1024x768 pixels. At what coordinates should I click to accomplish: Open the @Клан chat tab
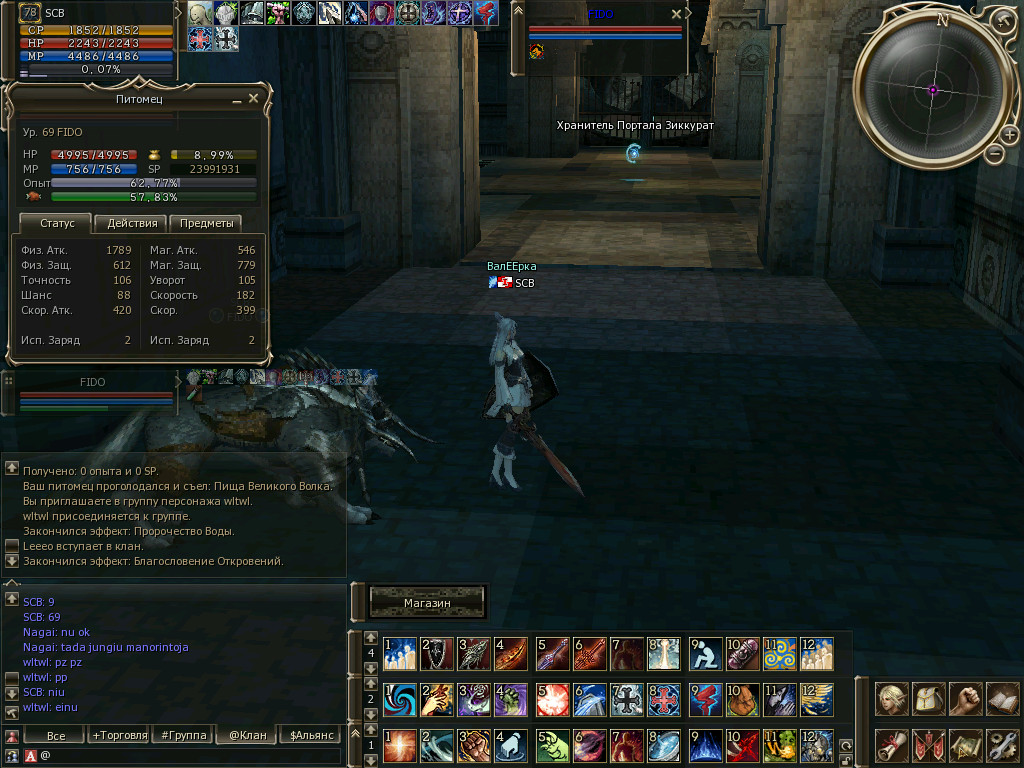tap(246, 735)
